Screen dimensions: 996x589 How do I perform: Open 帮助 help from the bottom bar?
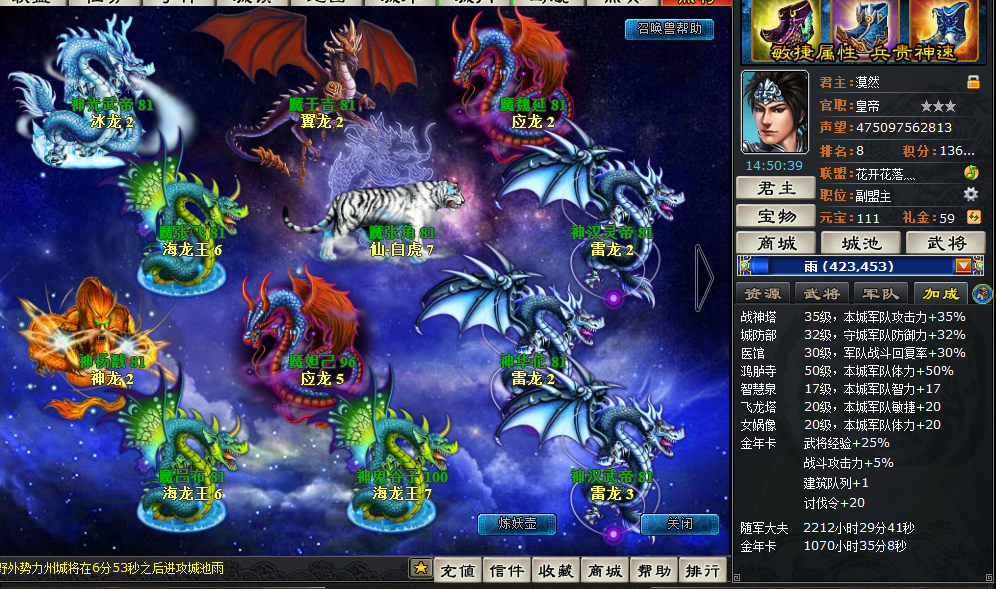point(654,570)
